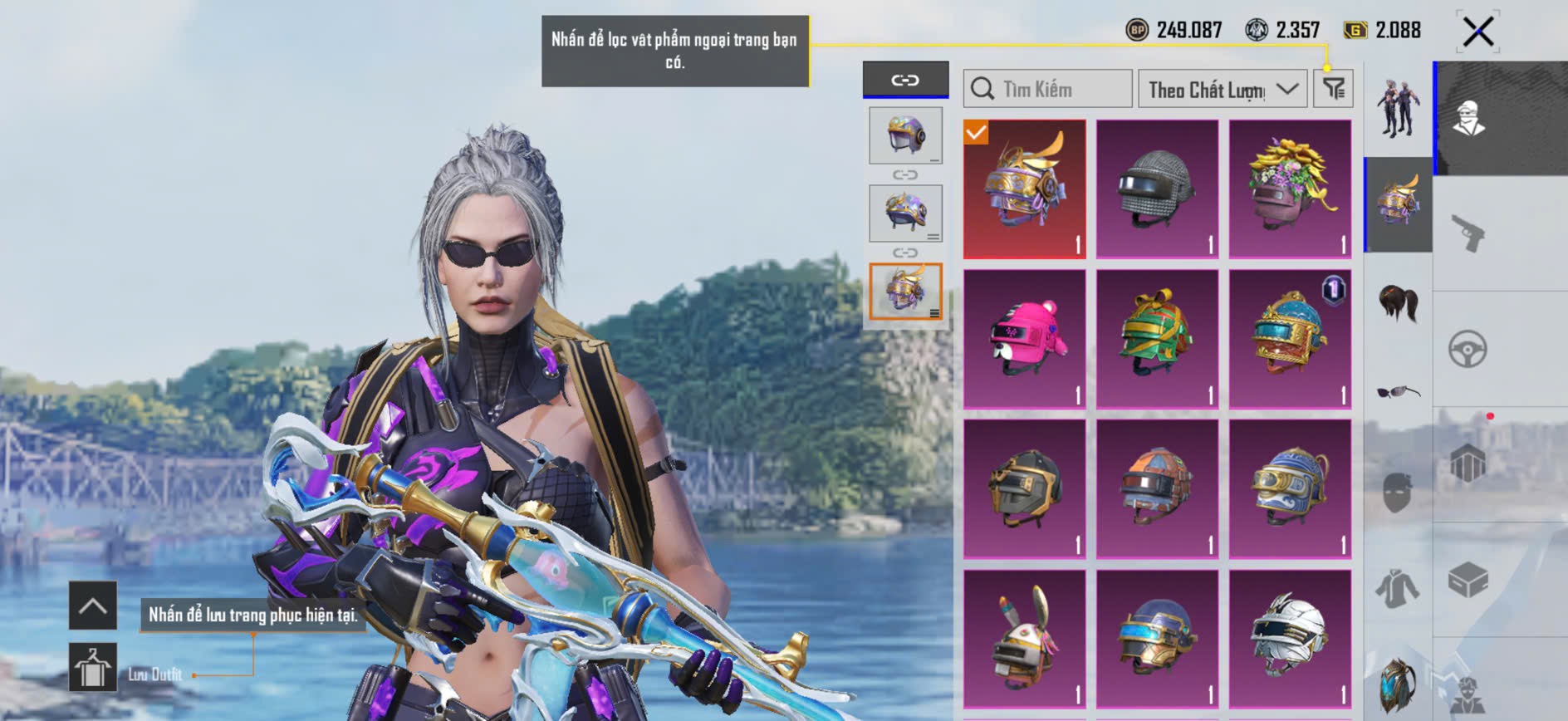Open the Theo Chất Lượng sort dropdown
Viewport: 1568px width, 721px height.
pos(1222,89)
